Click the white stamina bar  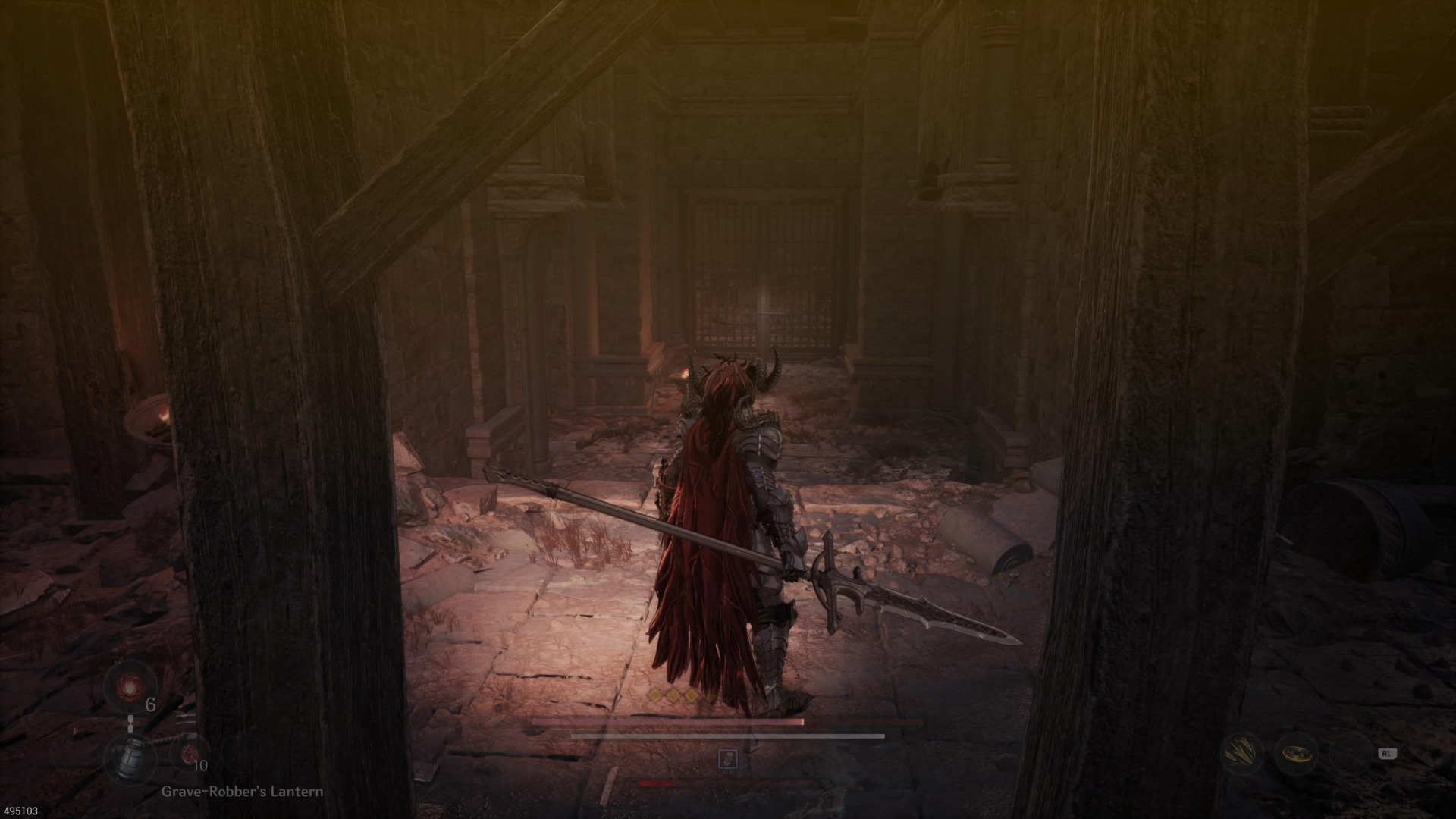(729, 736)
